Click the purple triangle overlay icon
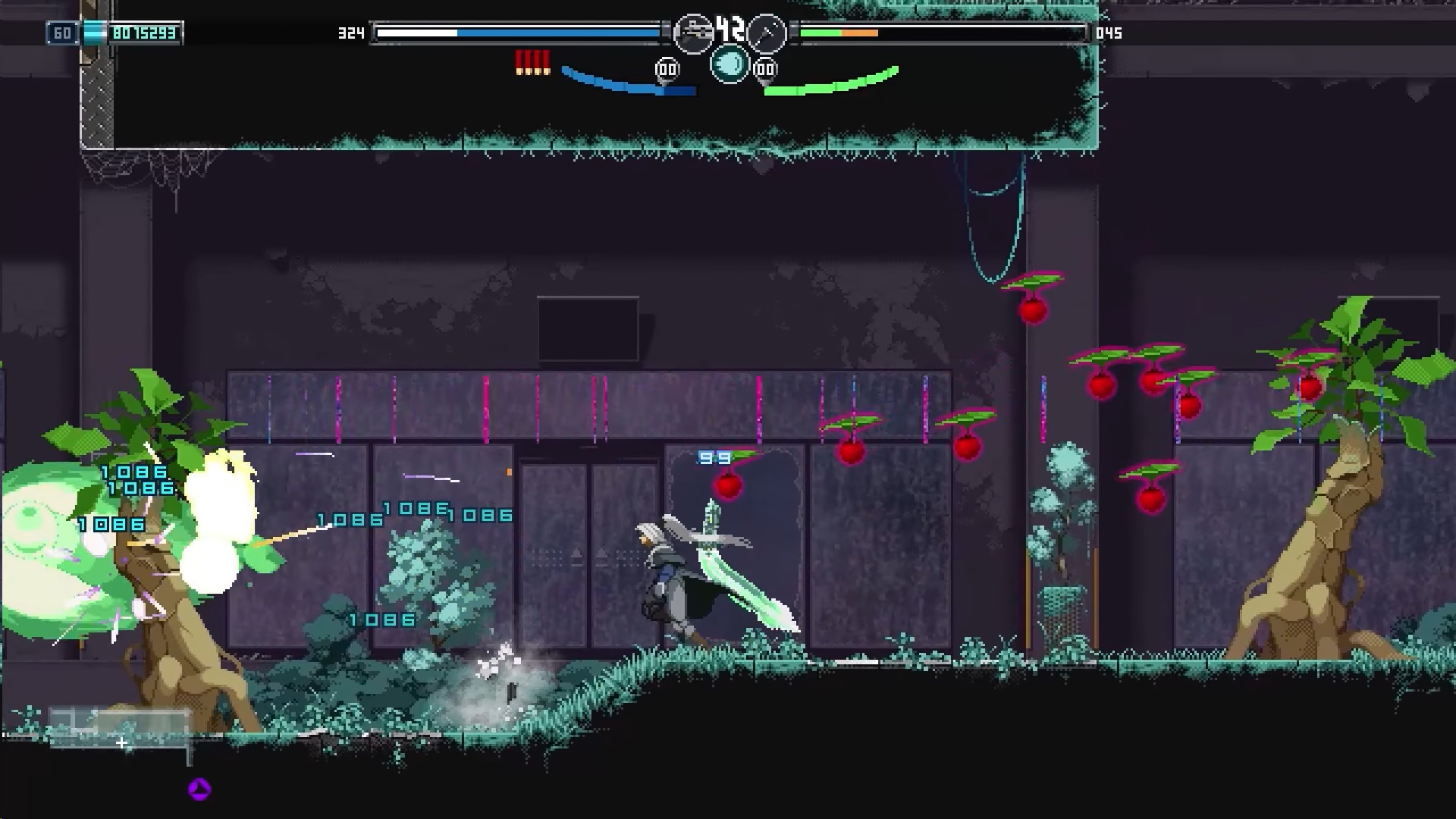This screenshot has height=819, width=1456. 199,789
